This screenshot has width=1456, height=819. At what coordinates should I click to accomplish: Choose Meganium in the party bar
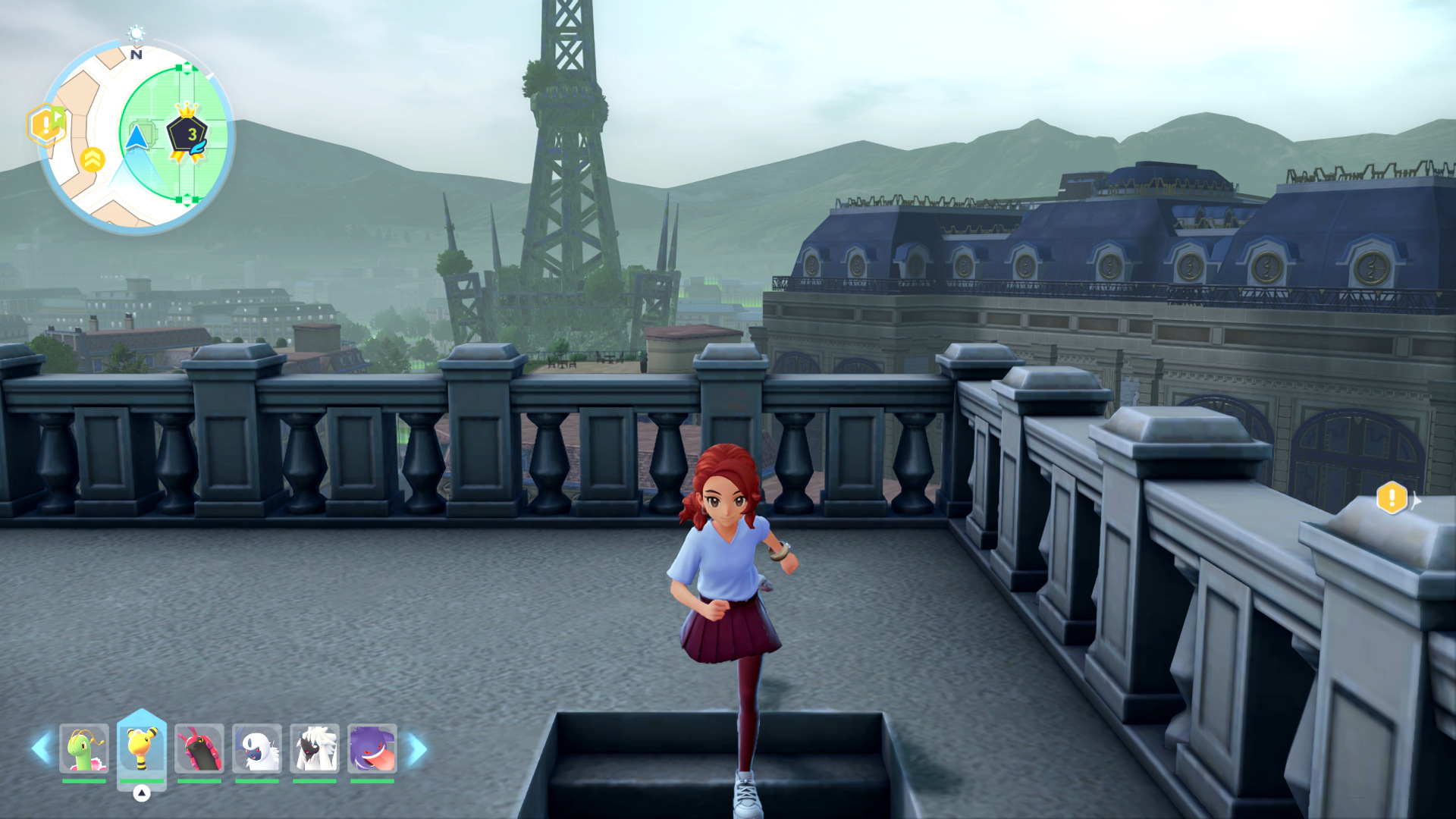(84, 748)
